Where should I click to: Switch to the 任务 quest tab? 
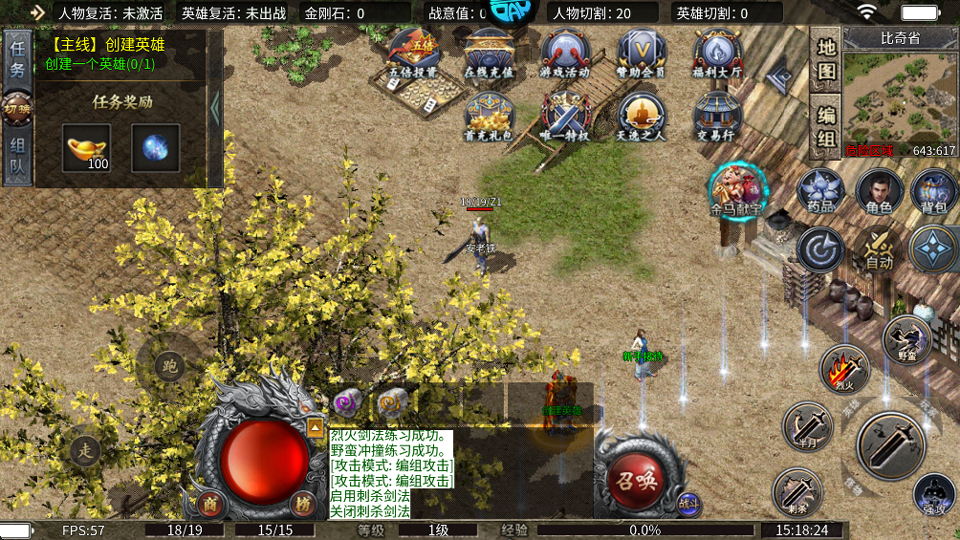18,58
